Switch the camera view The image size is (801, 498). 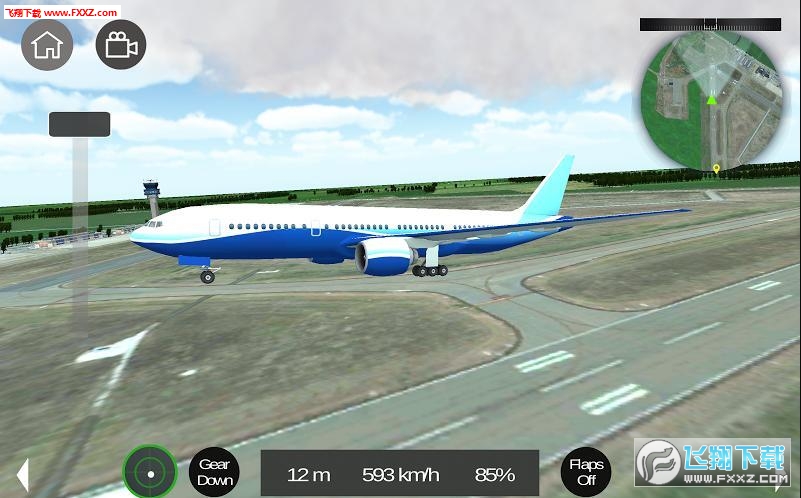coord(121,44)
